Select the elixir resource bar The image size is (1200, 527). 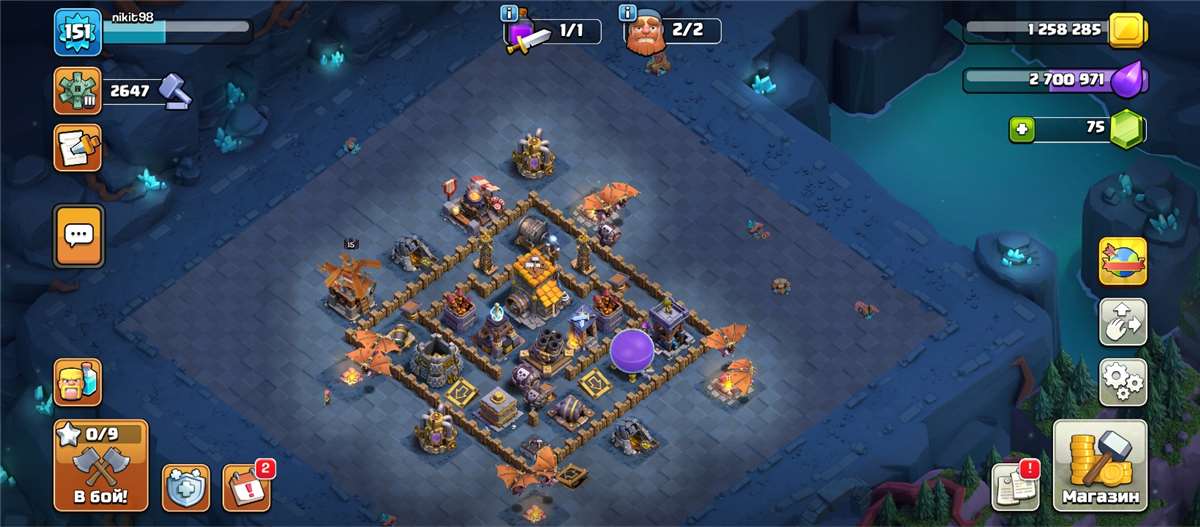[x=1055, y=78]
